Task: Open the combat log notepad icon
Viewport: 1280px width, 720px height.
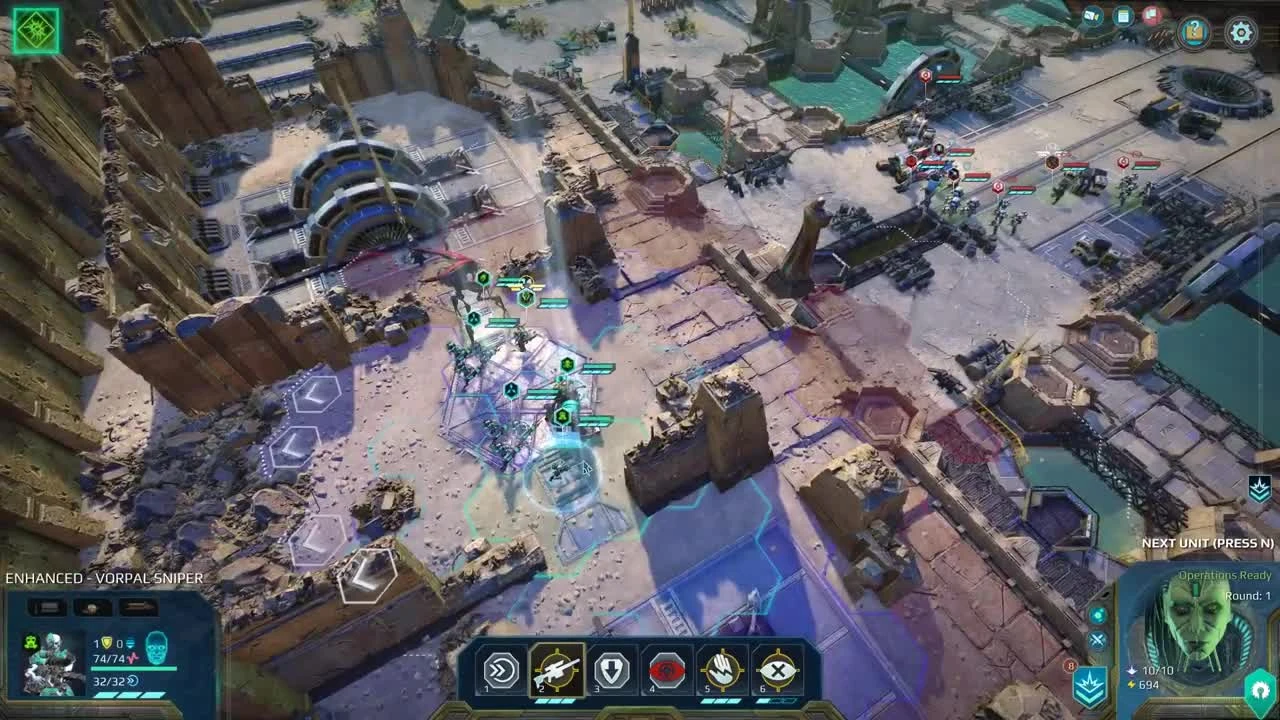Action: (x=1124, y=17)
